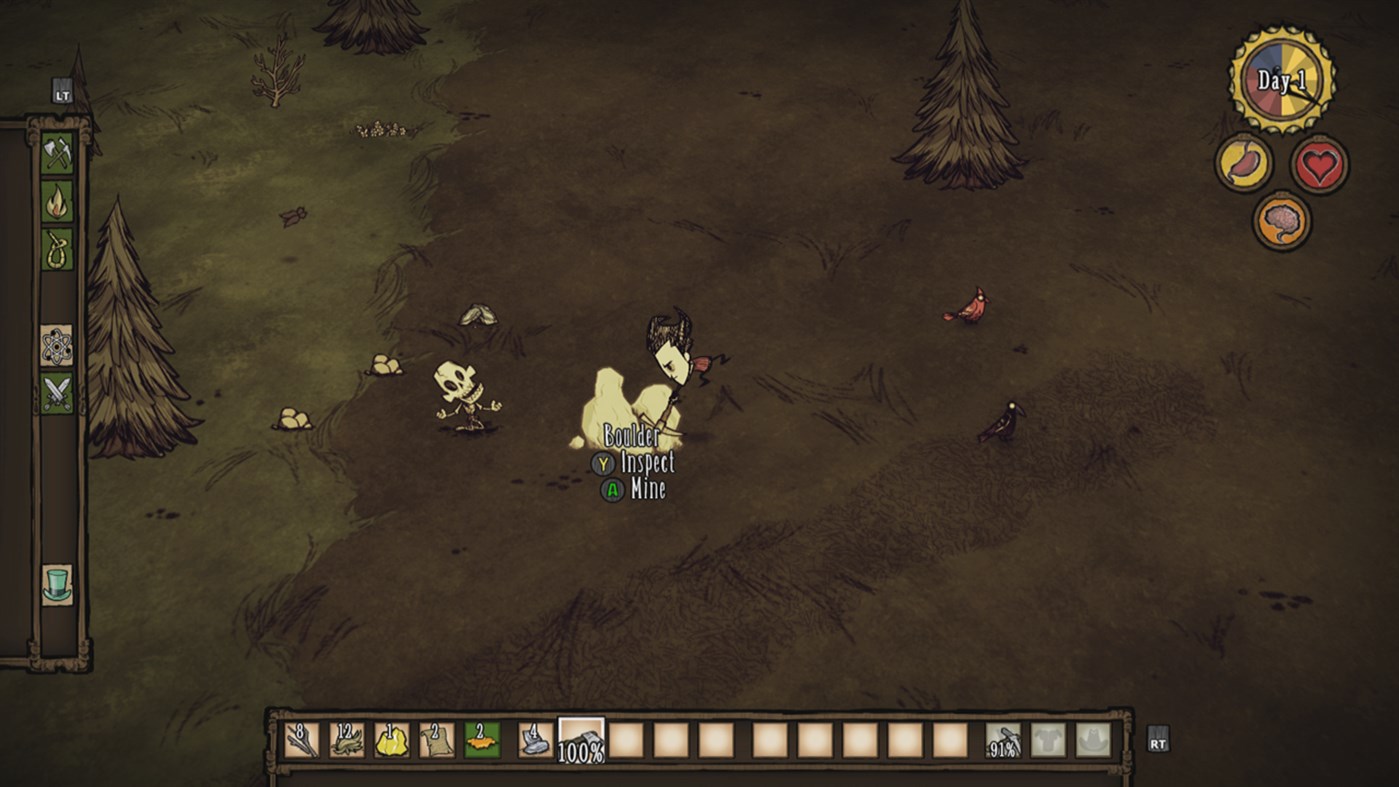The height and width of the screenshot is (787, 1399).
Task: Open the Dress top-hat crafting tab
Action: 57,584
